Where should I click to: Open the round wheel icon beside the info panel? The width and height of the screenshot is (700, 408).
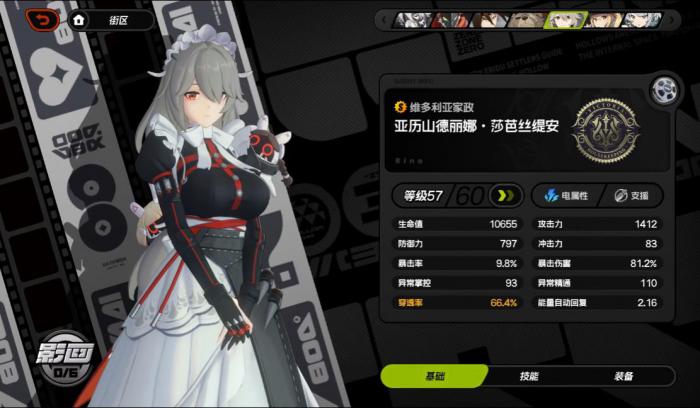(x=662, y=88)
